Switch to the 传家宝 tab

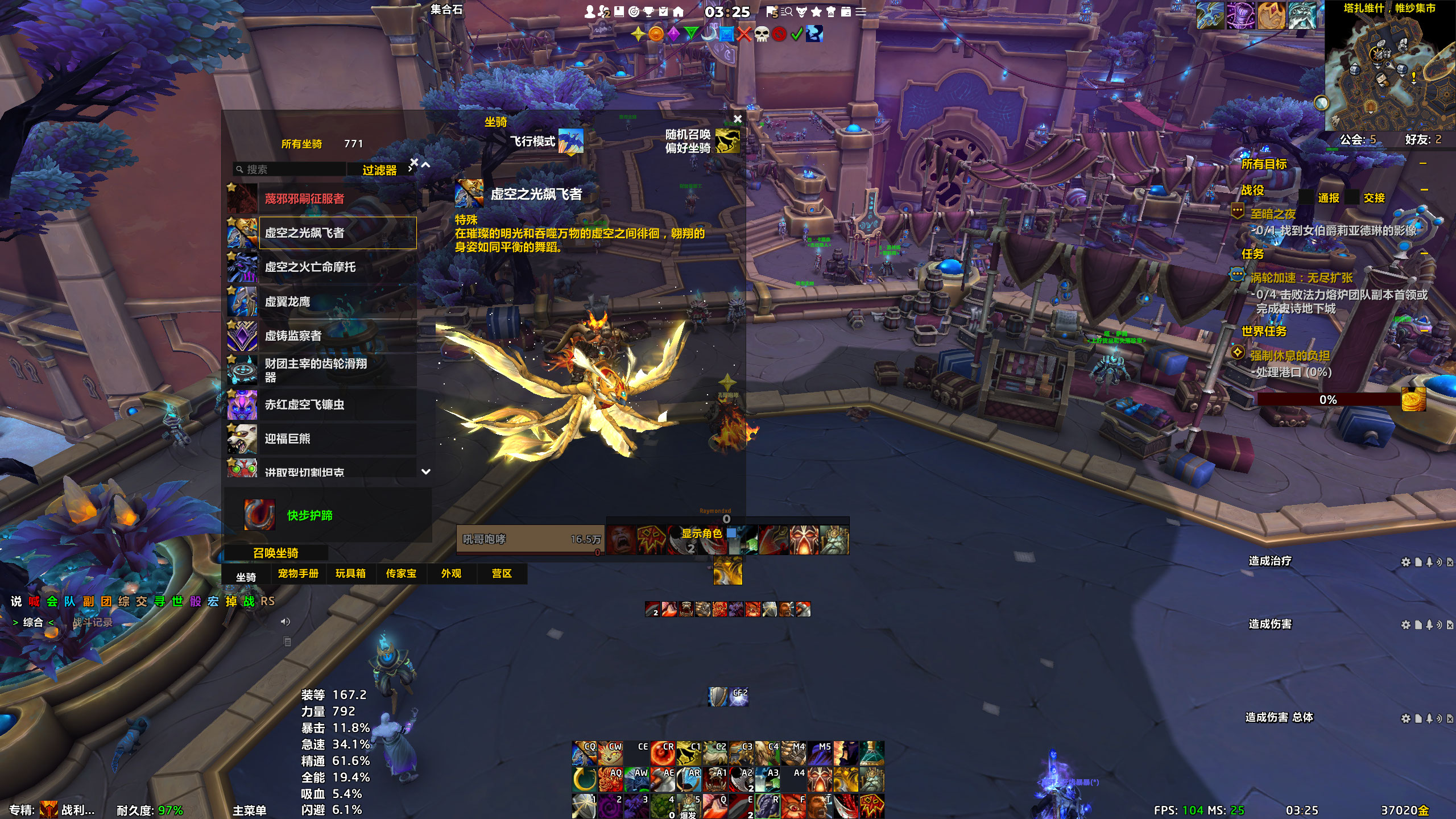pyautogui.click(x=401, y=574)
